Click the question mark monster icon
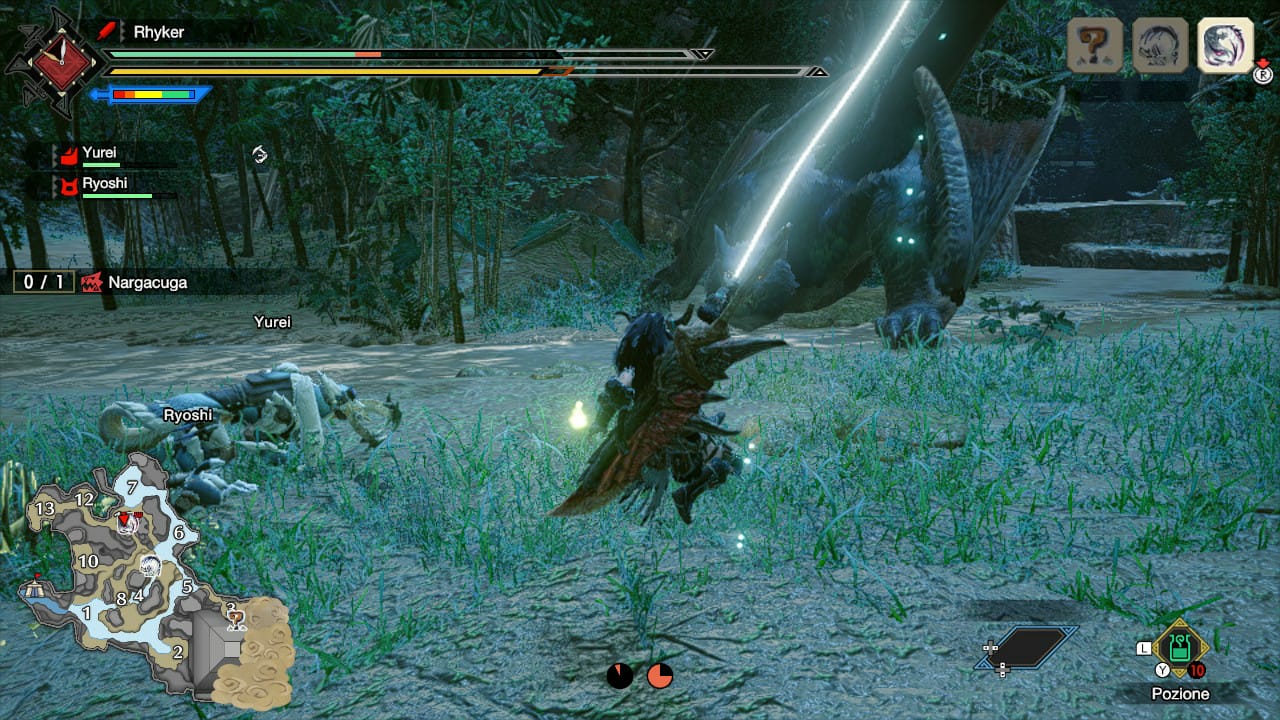The image size is (1280, 720). click(x=1097, y=44)
